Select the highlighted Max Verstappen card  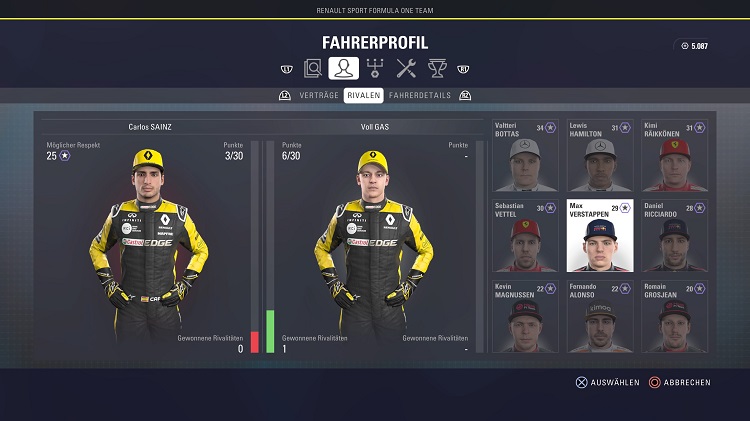[600, 236]
